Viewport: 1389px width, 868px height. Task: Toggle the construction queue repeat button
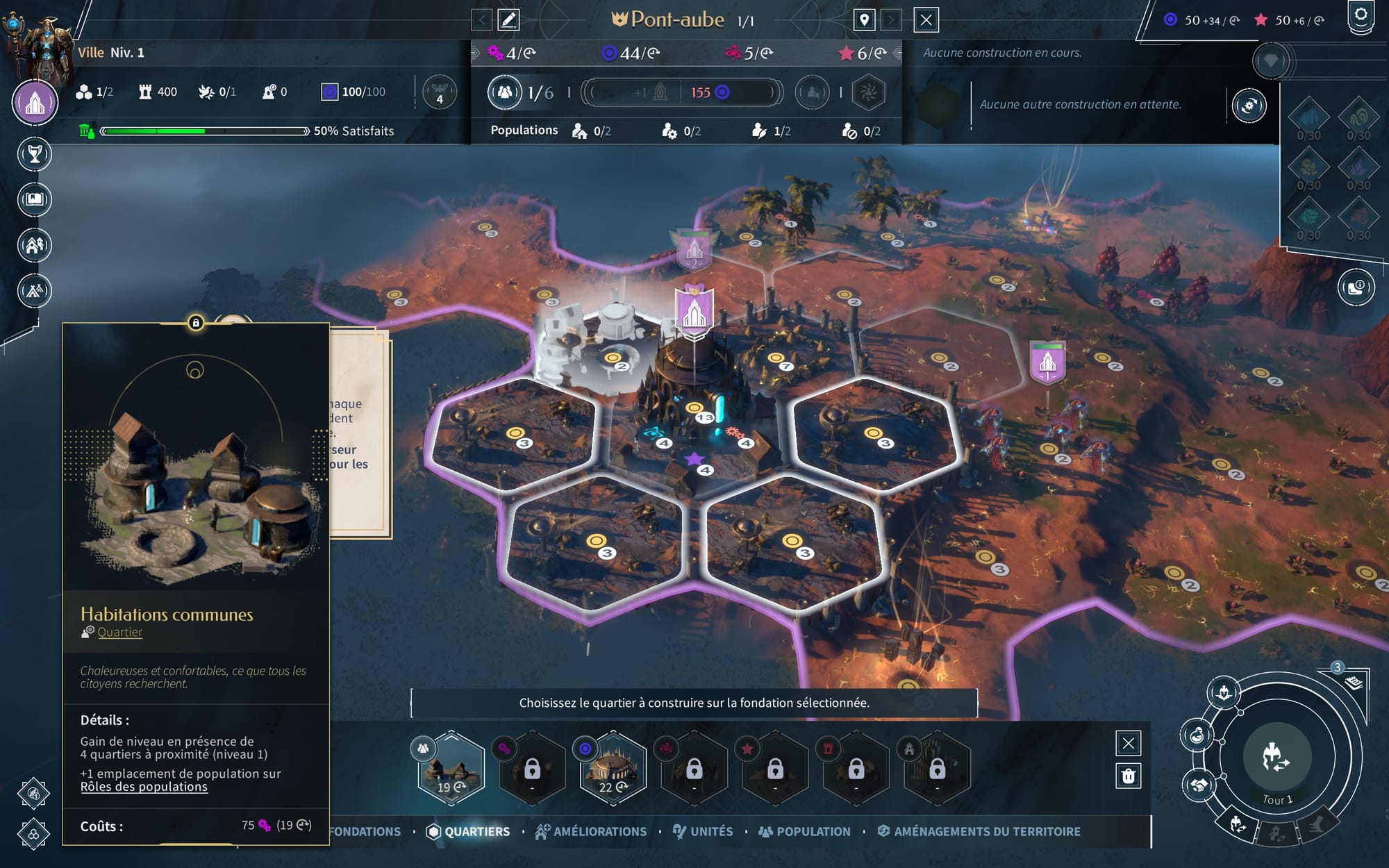click(x=1249, y=106)
